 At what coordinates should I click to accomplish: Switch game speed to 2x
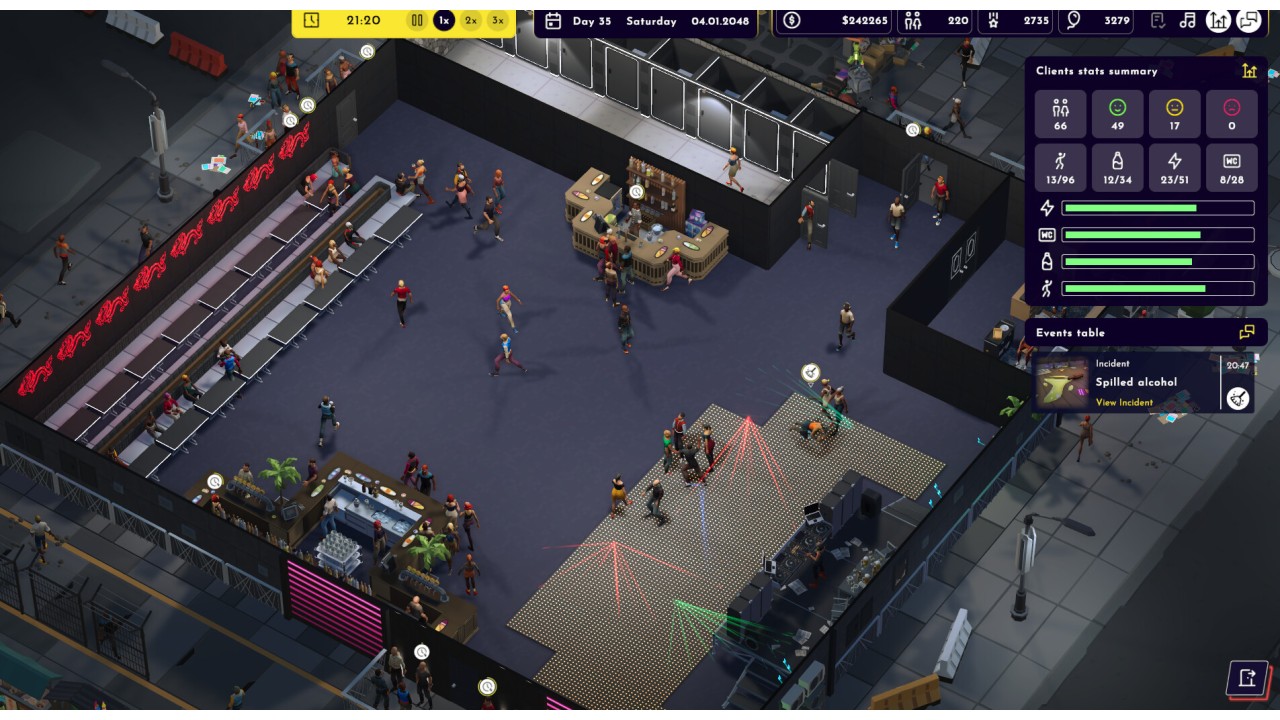click(471, 20)
